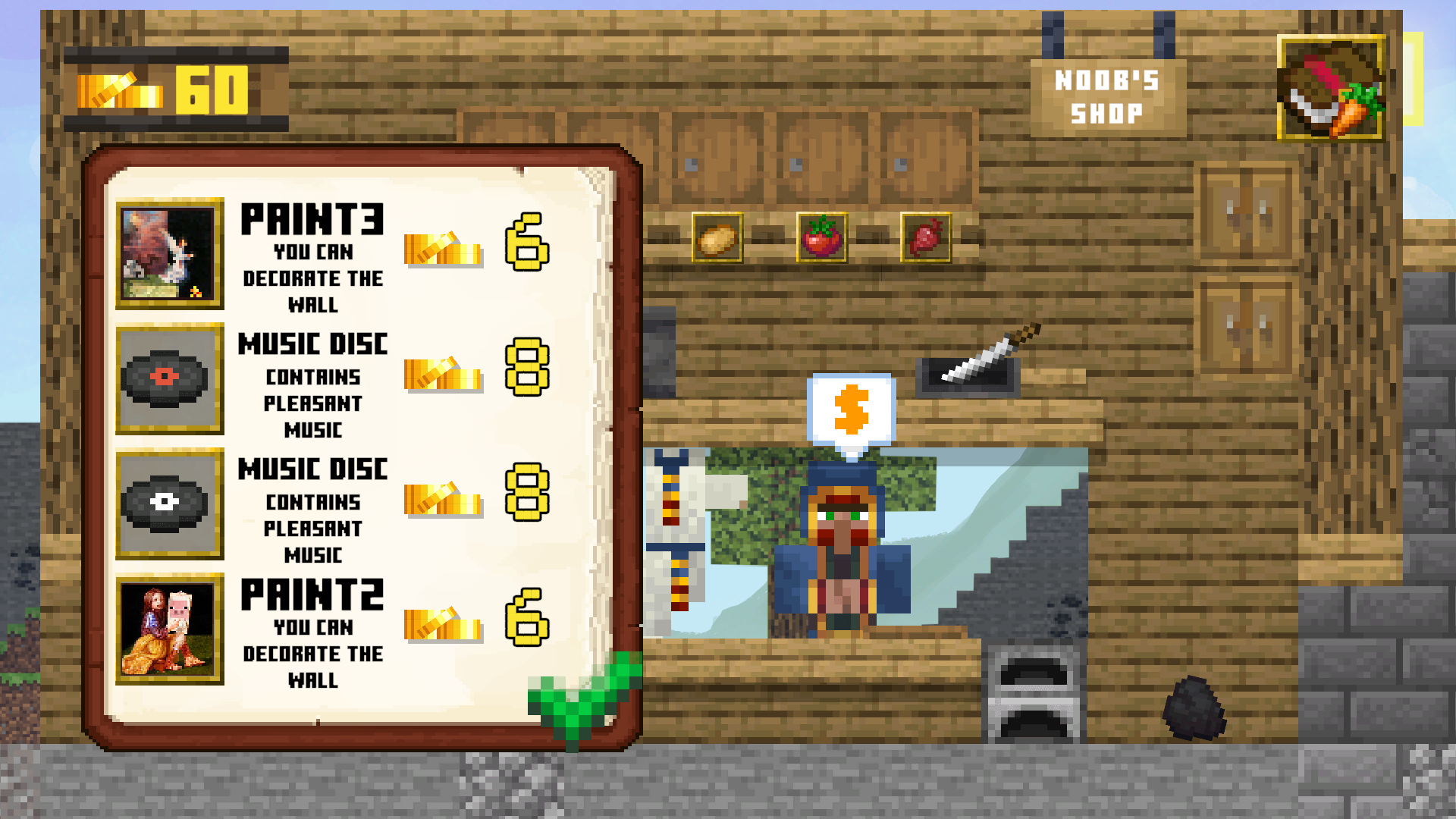
Task: Select the Paint3 painting thumbnail
Action: pos(169,253)
